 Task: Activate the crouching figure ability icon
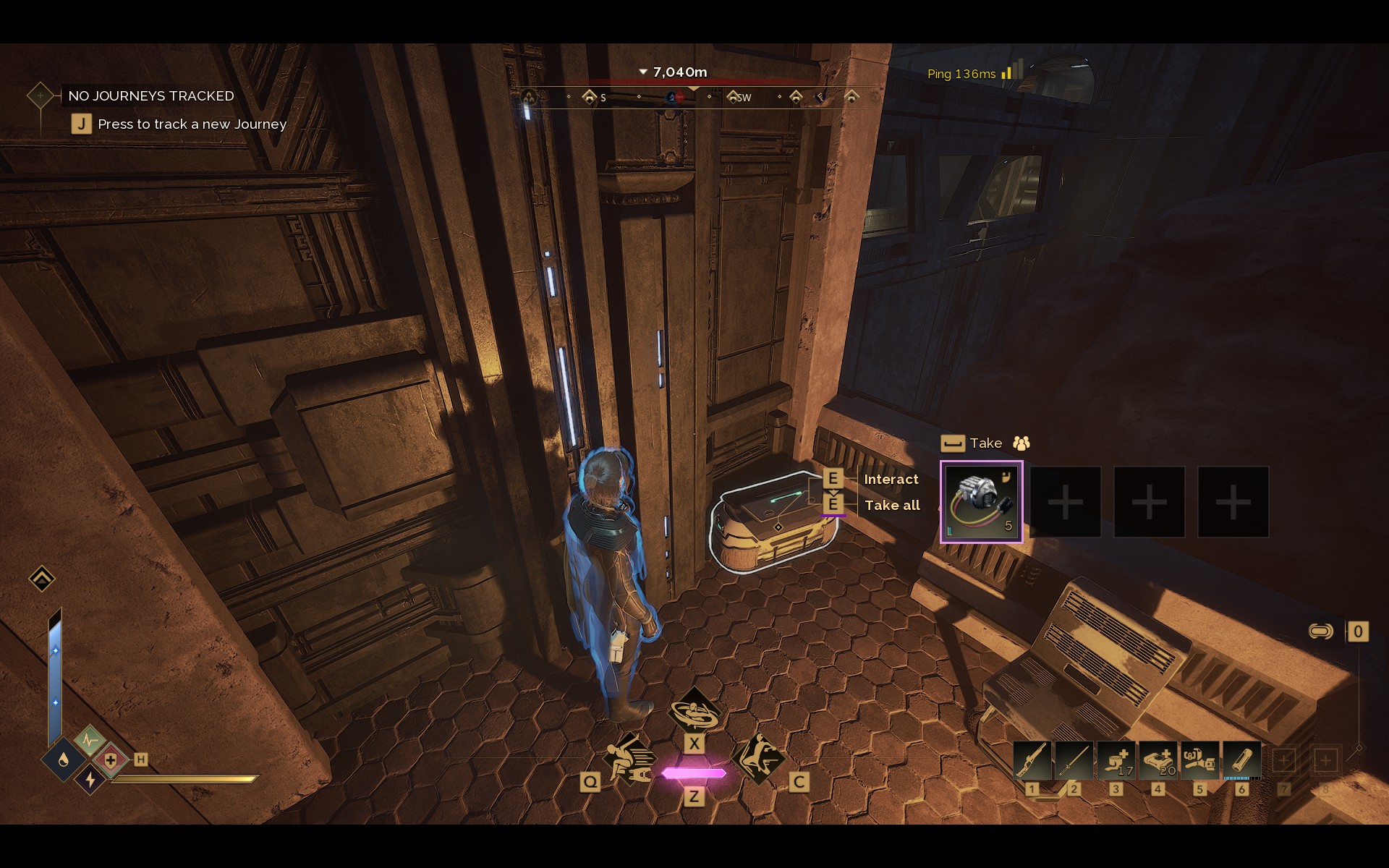[x=629, y=759]
